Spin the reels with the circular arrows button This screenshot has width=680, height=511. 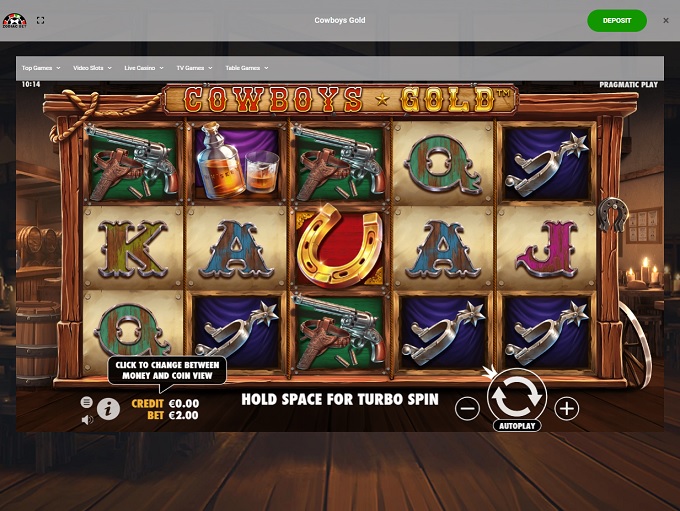[x=516, y=396]
